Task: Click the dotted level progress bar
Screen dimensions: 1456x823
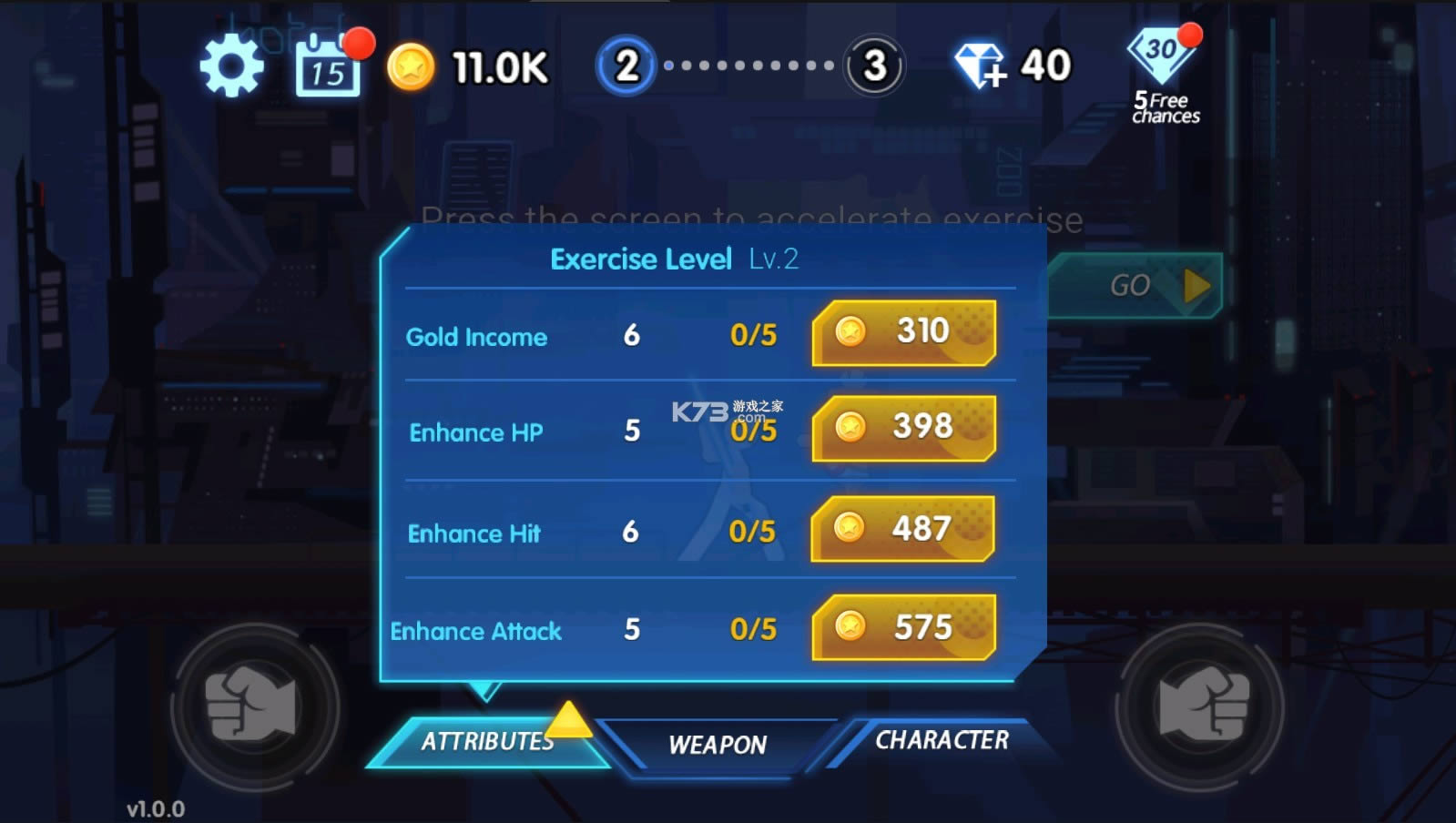Action: click(749, 66)
